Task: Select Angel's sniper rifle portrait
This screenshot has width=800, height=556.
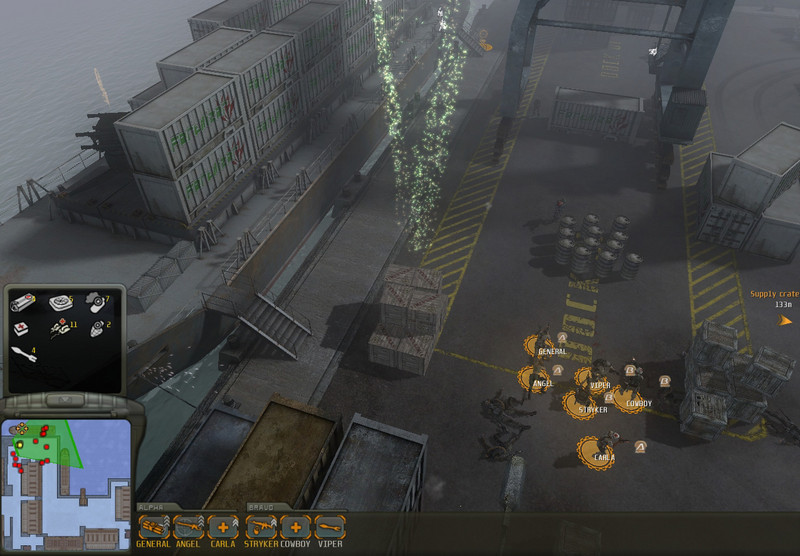Action: point(188,526)
